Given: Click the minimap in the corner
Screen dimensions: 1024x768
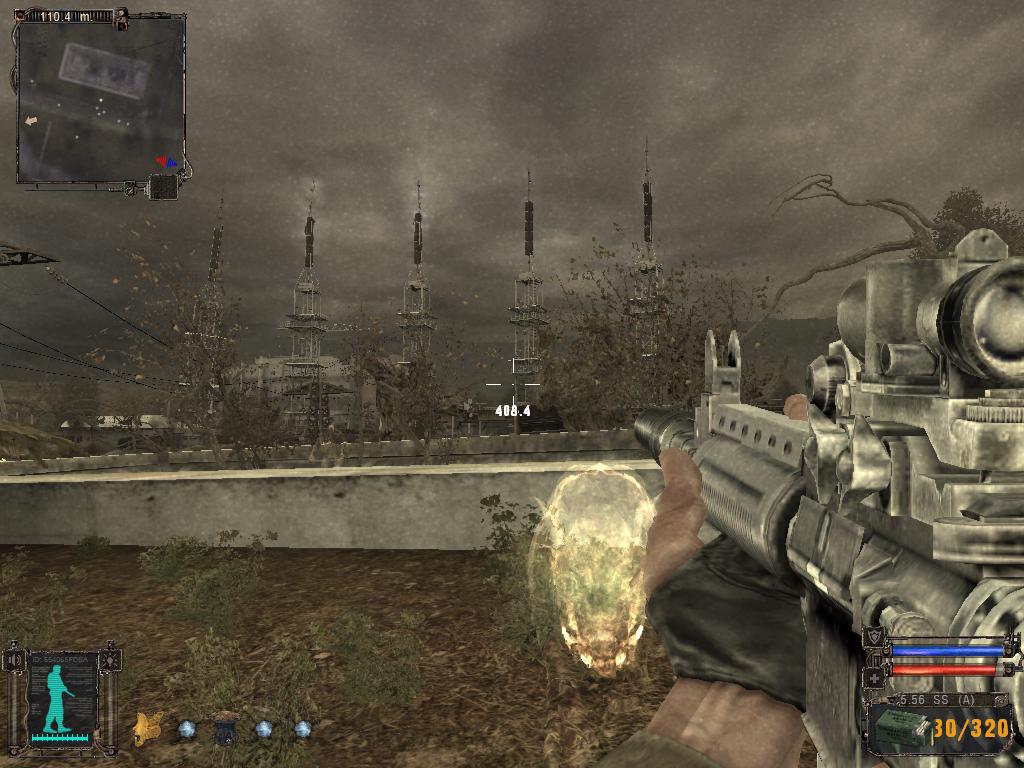Looking at the screenshot, I should [100, 100].
